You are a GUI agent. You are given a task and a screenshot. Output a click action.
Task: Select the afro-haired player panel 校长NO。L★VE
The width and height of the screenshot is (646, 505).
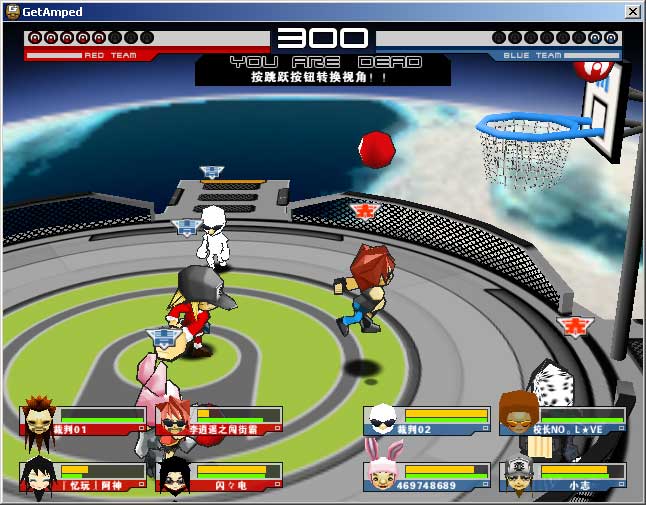[x=563, y=420]
